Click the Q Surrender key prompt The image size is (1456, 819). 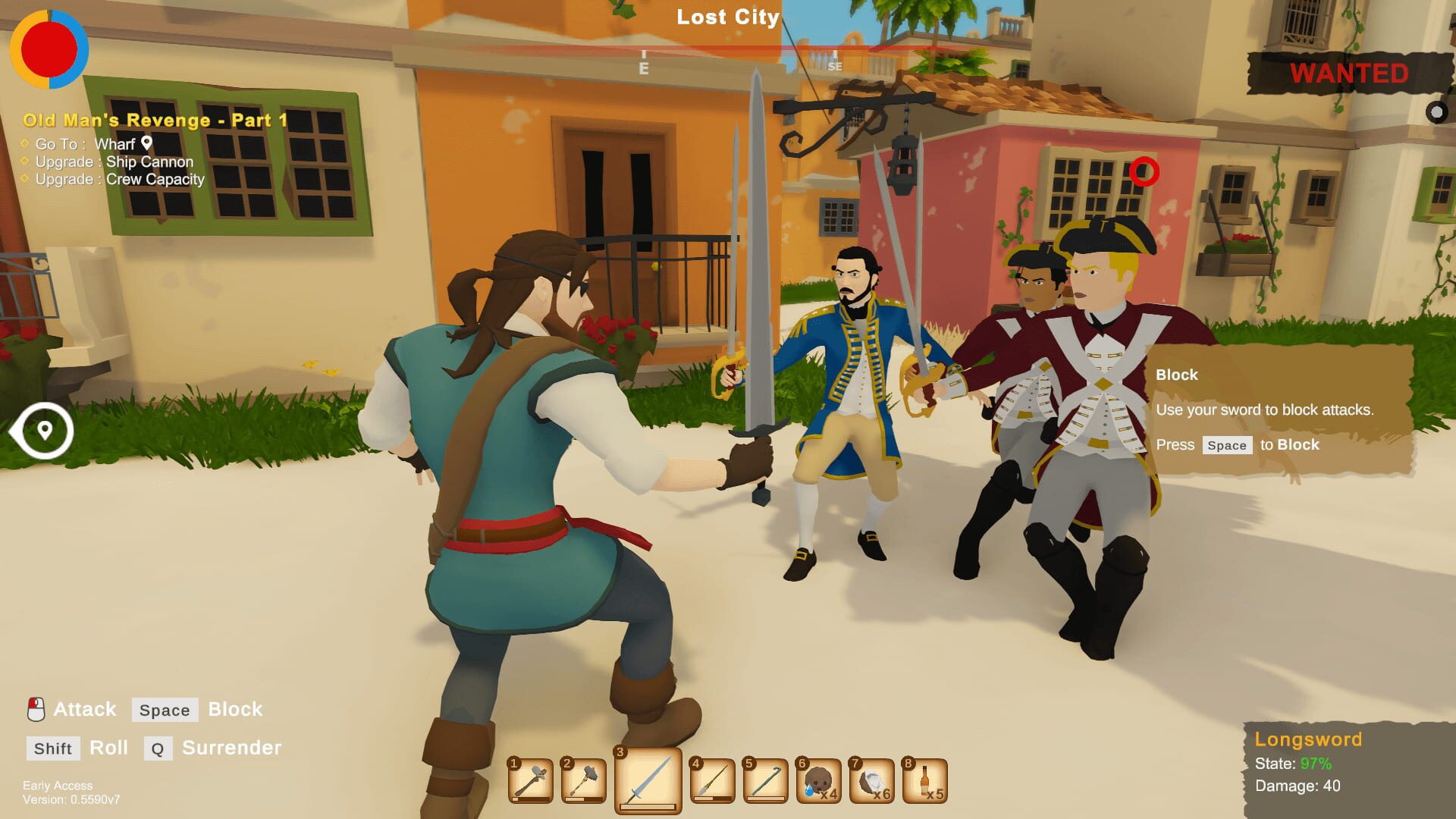[157, 748]
